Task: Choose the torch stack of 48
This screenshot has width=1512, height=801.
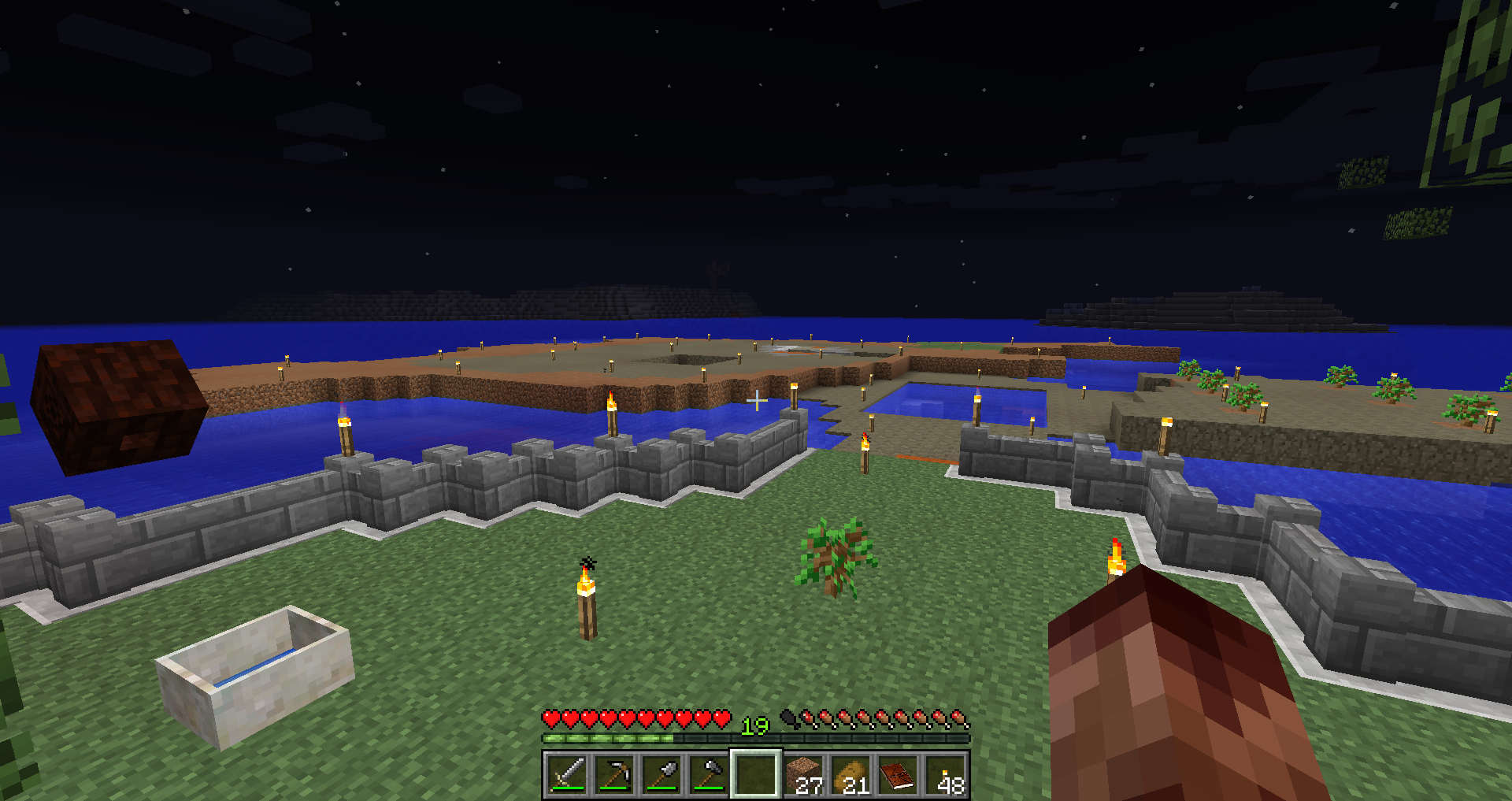Action: tap(946, 774)
